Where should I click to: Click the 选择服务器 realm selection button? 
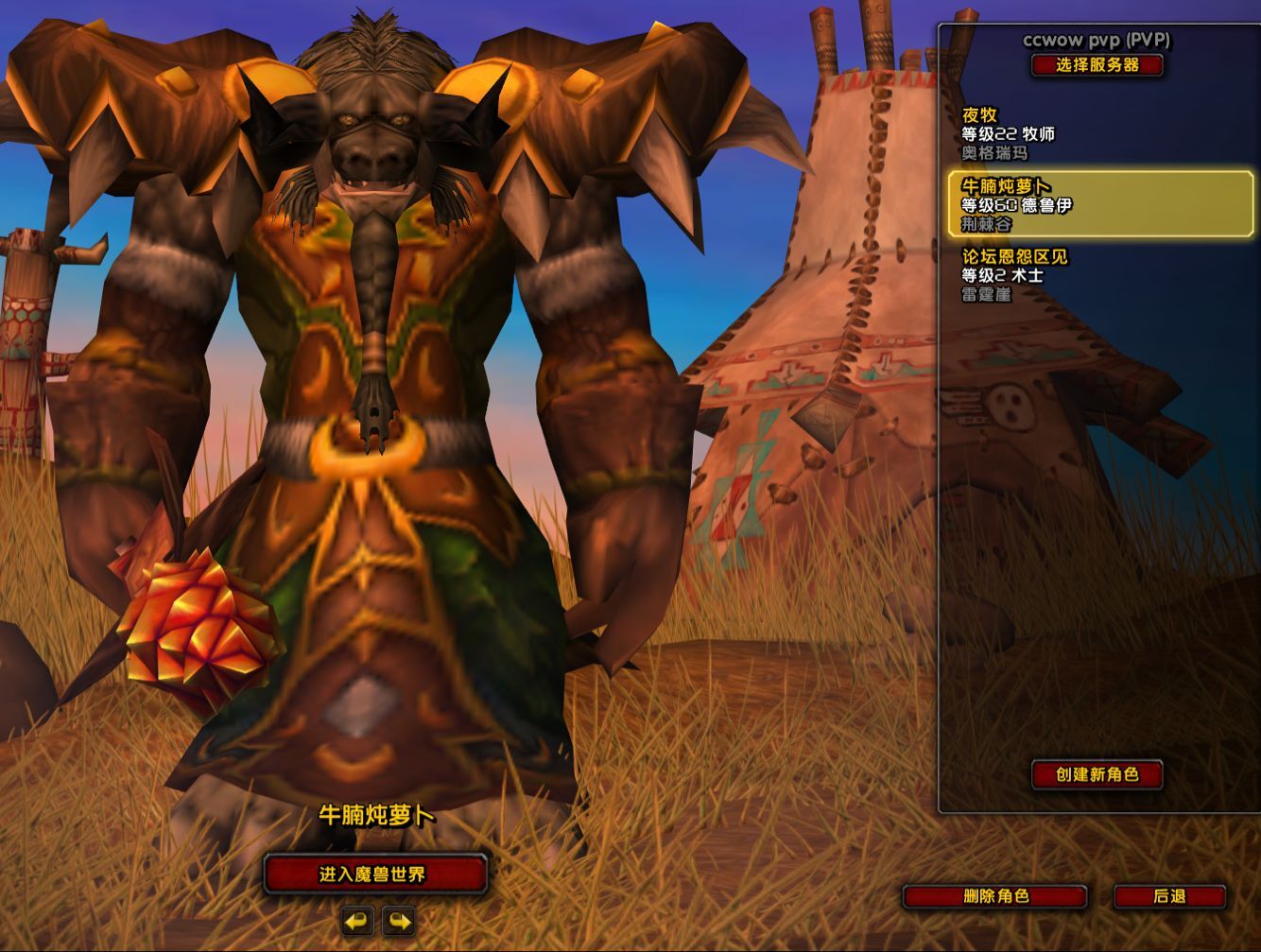tap(1097, 65)
